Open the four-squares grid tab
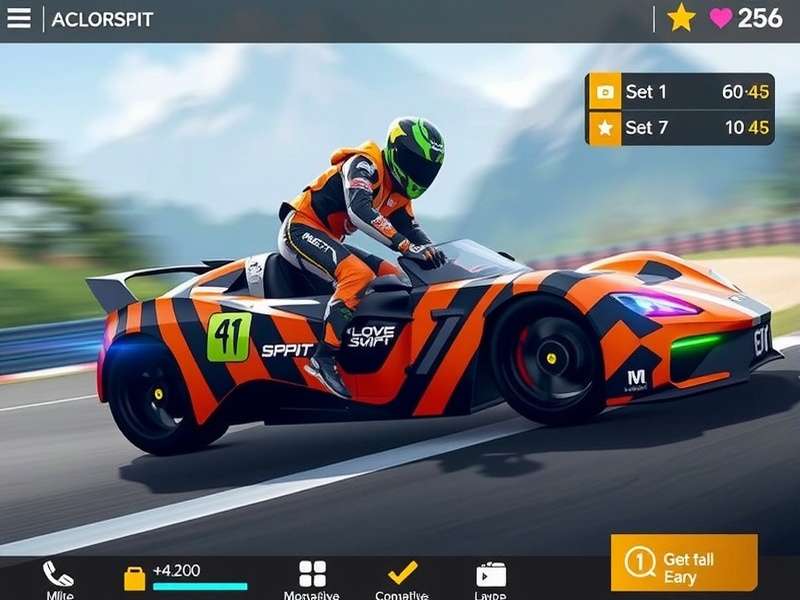The height and width of the screenshot is (600, 800). [x=312, y=574]
